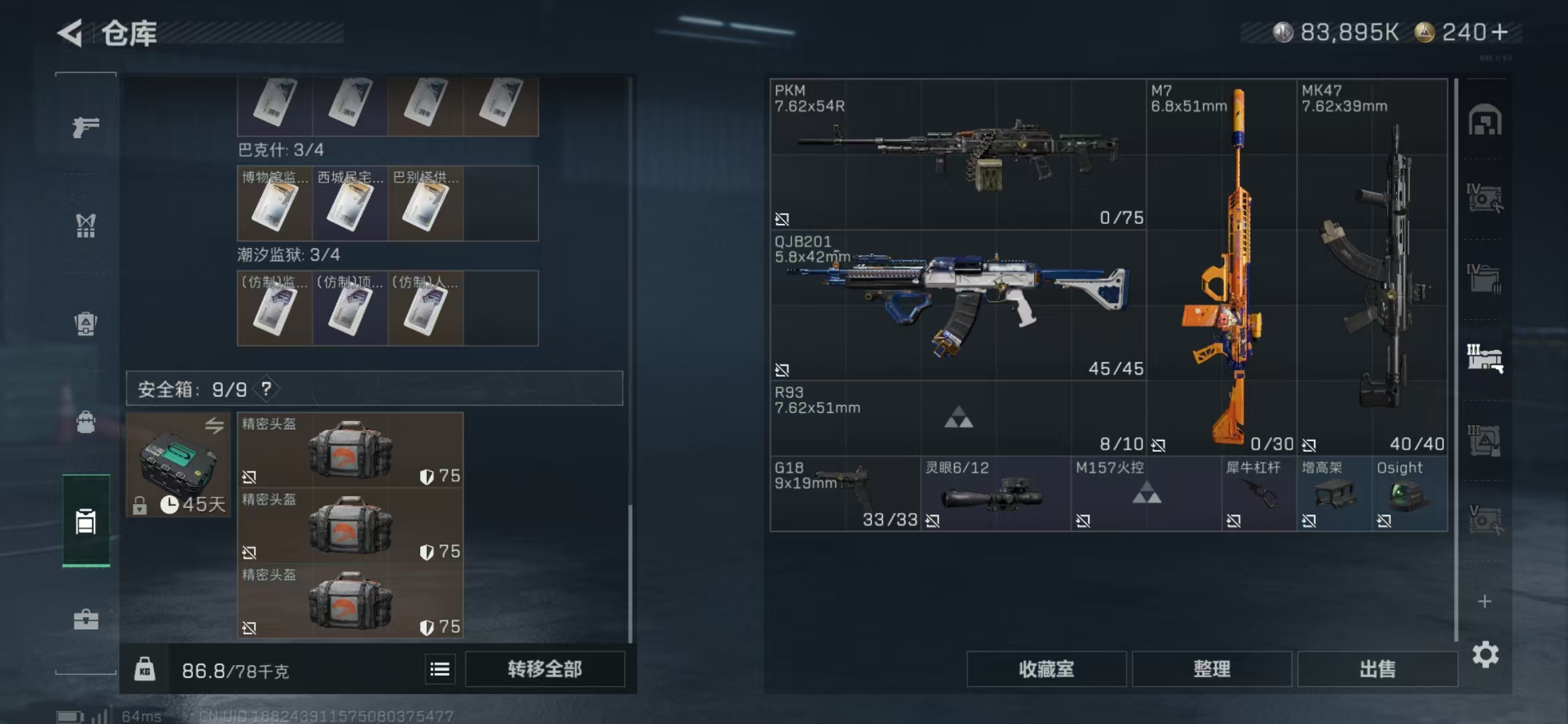The width and height of the screenshot is (1568, 724).
Task: Toggle the item list view icon
Action: 440,669
